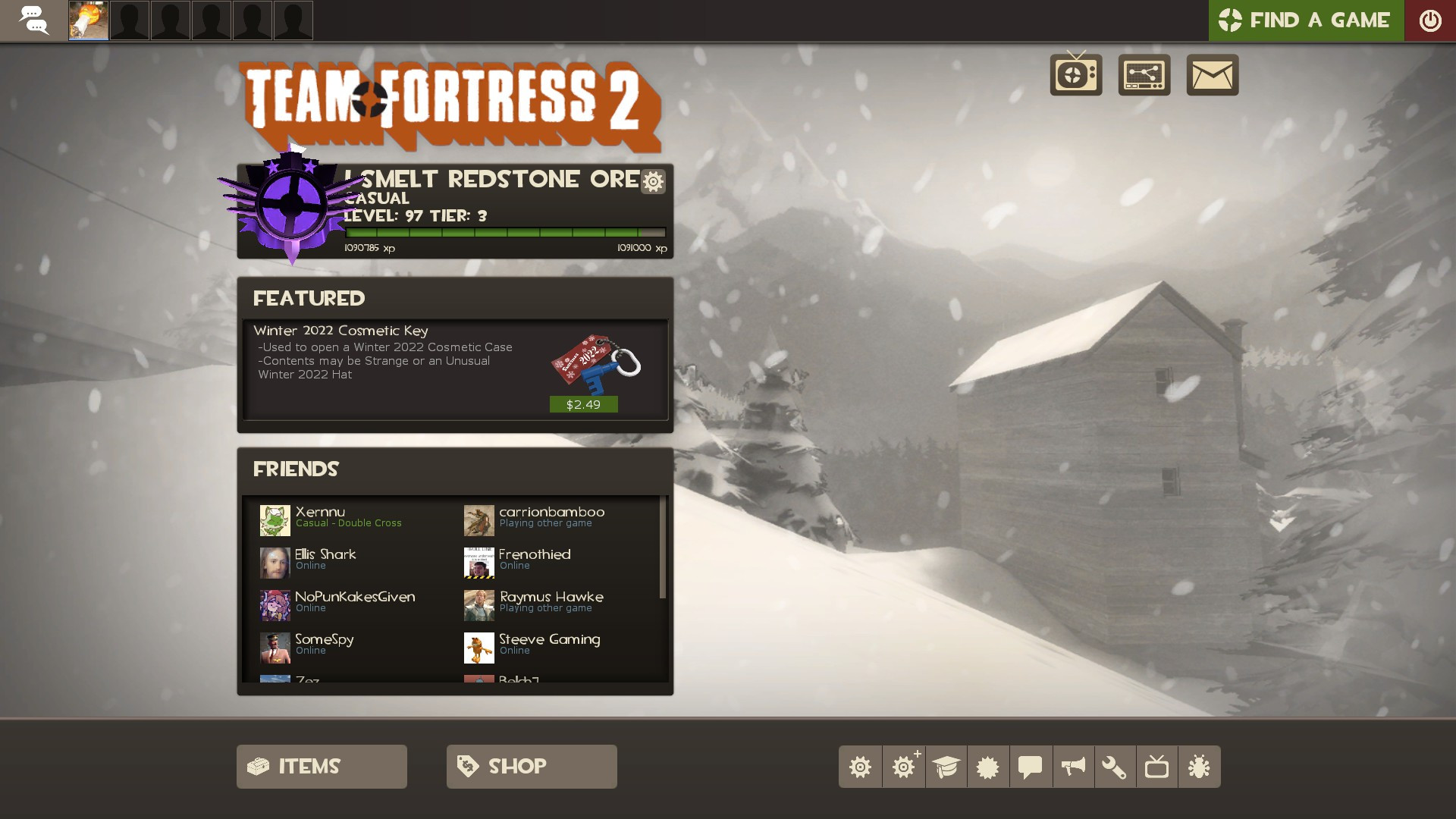Viewport: 1456px width, 819px height.
Task: Buy the Winter 2022 Cosmetic Key for $2.49
Action: coord(582,405)
